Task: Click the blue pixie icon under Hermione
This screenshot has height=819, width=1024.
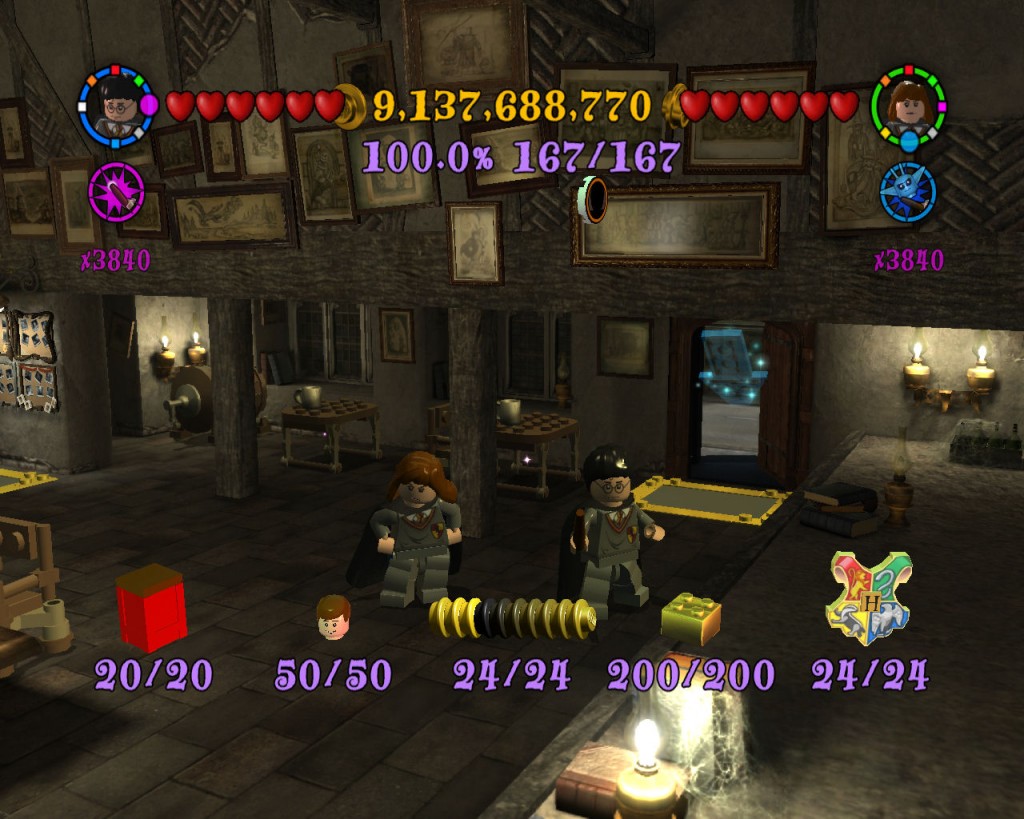Action: click(908, 191)
